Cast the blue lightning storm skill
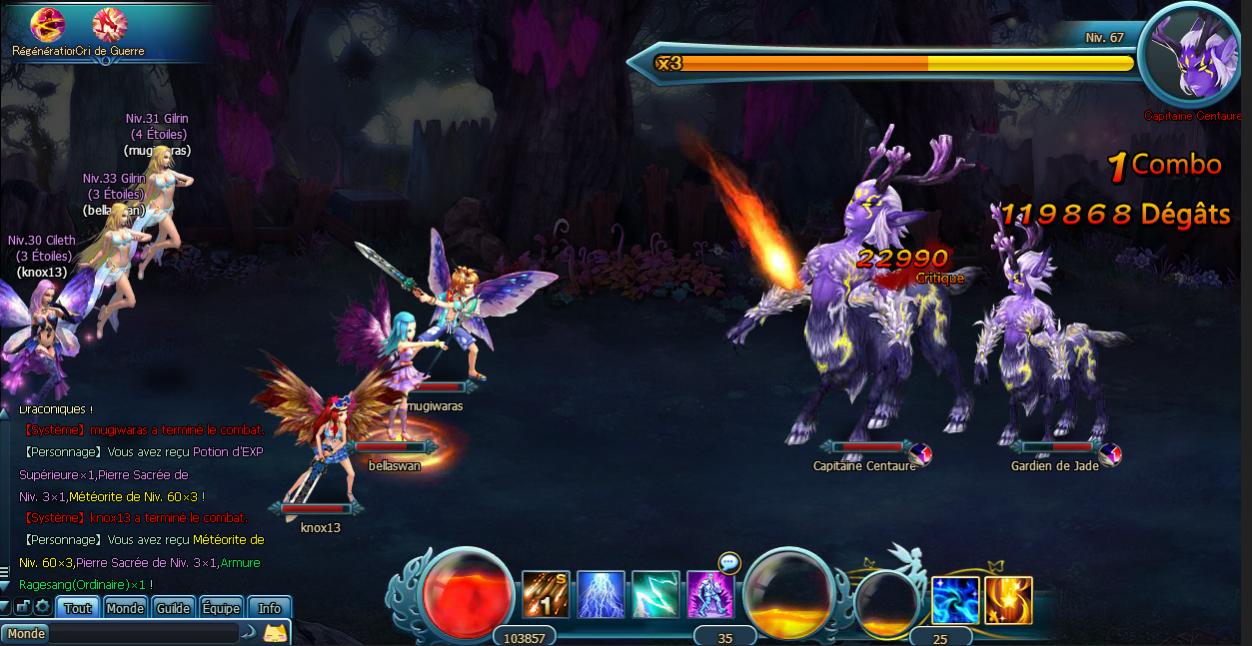Viewport: 1252px width, 646px height. 601,595
